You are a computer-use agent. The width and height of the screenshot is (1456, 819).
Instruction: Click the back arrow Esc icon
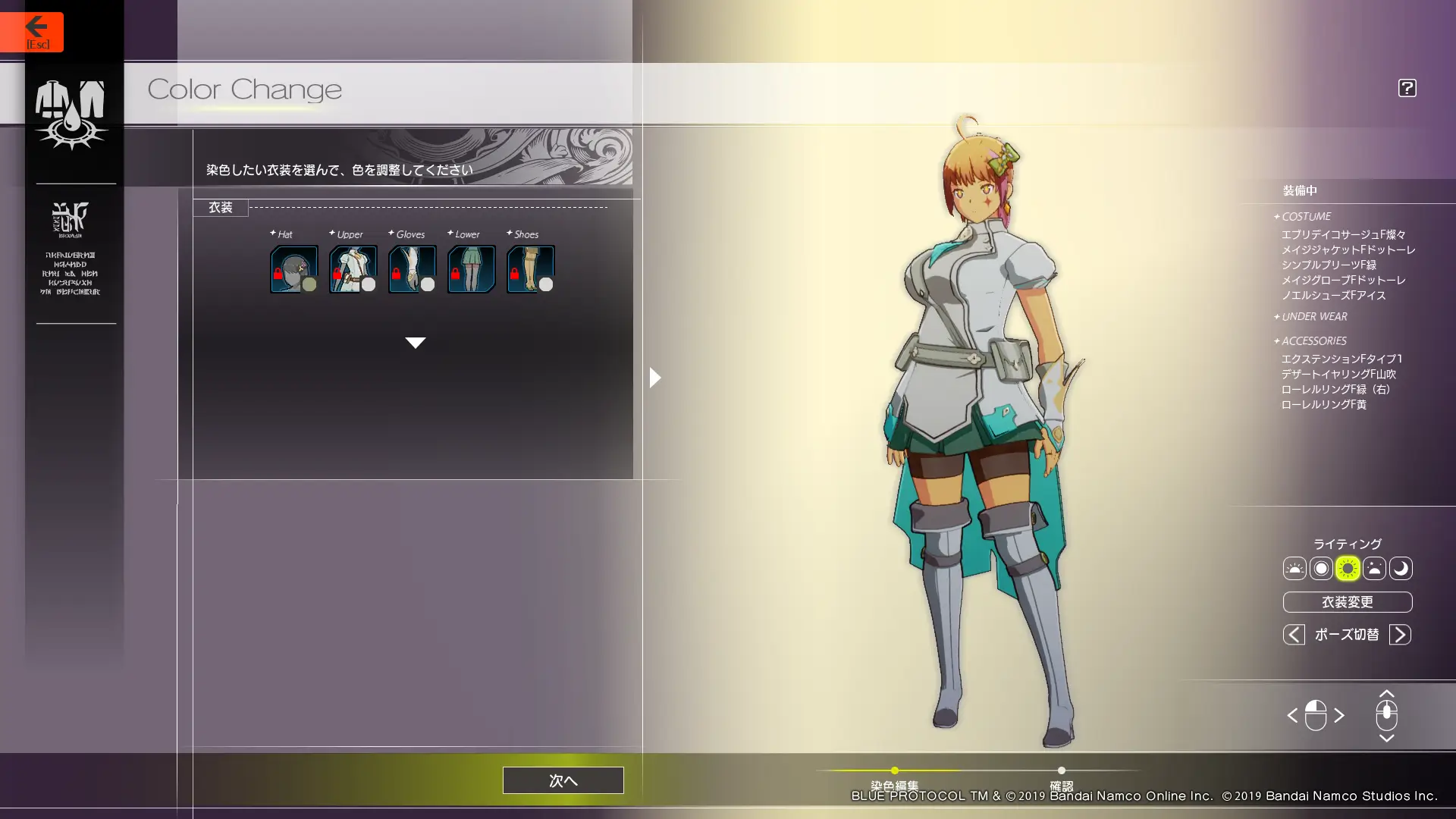coord(36,27)
